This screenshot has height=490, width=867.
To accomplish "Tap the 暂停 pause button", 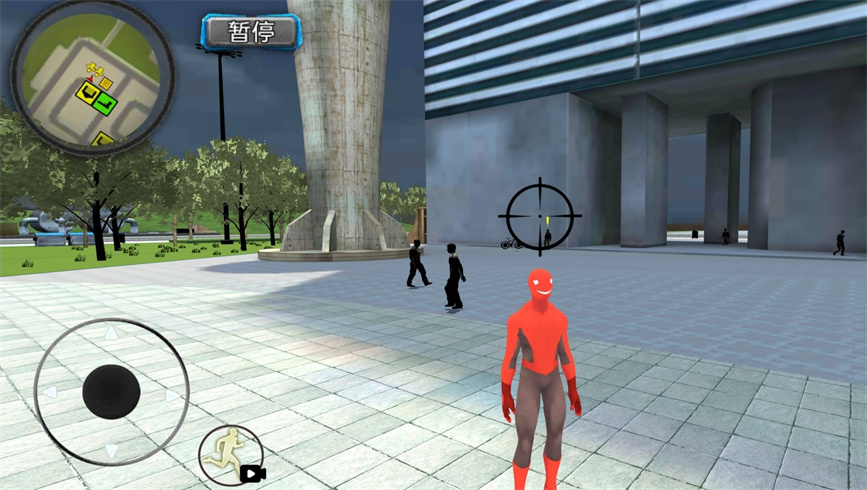I will (x=250, y=32).
